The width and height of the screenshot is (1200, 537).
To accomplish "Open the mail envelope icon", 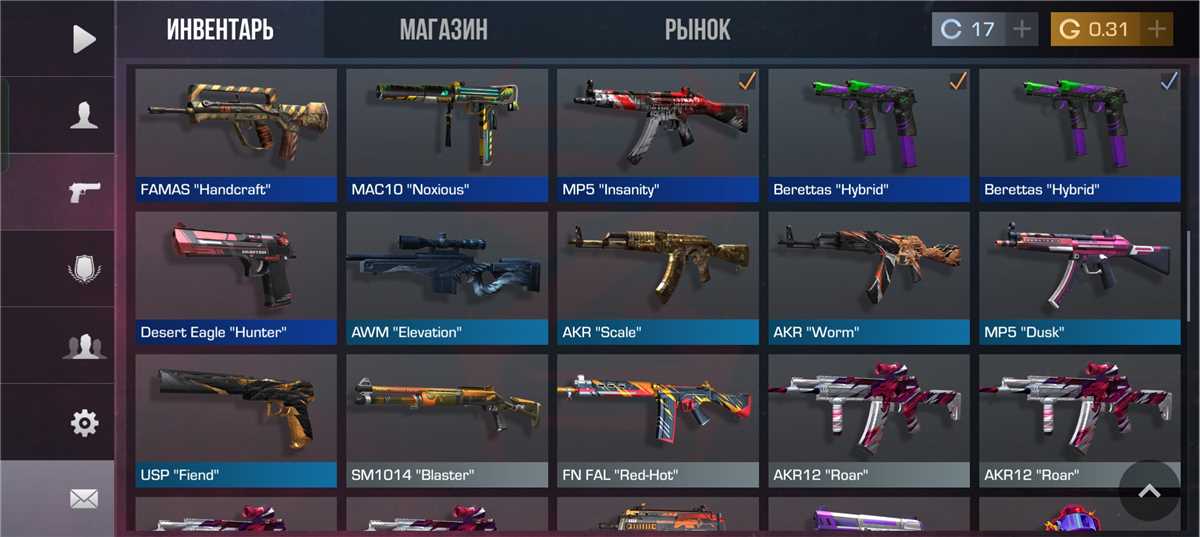I will 84,498.
